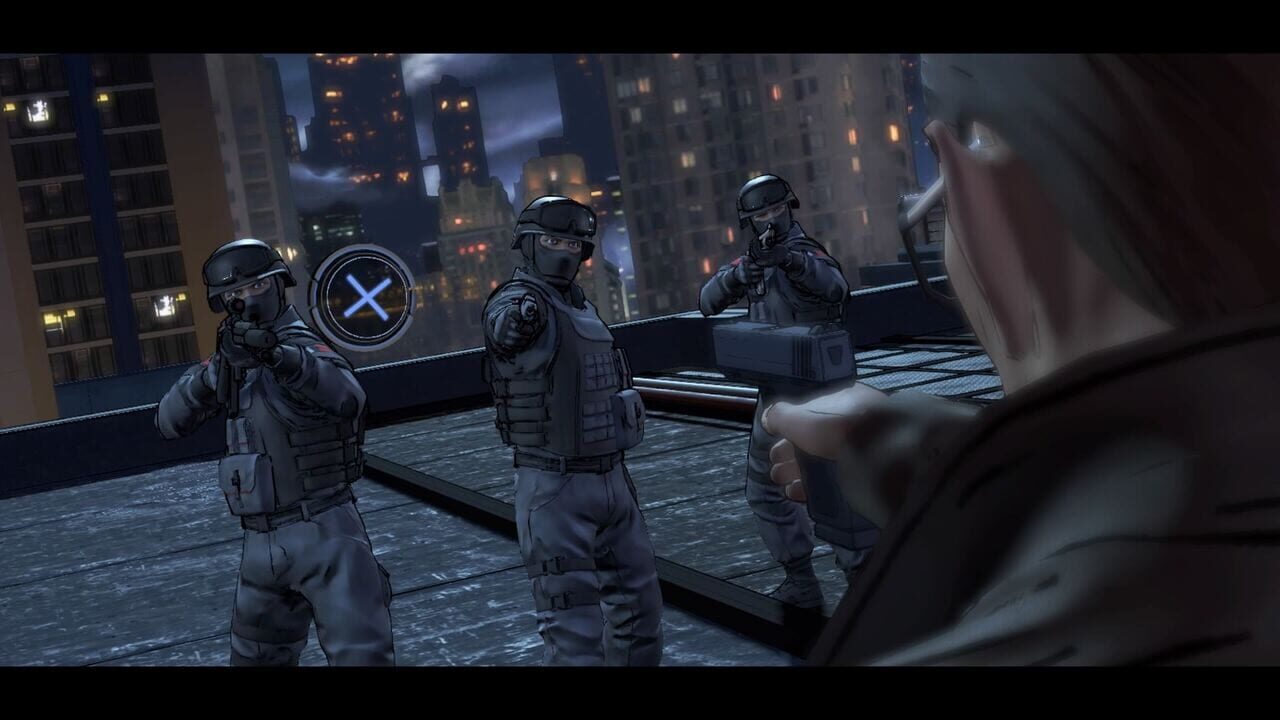Select the center officer's masked face
The image size is (1280, 720).
coord(556,255)
